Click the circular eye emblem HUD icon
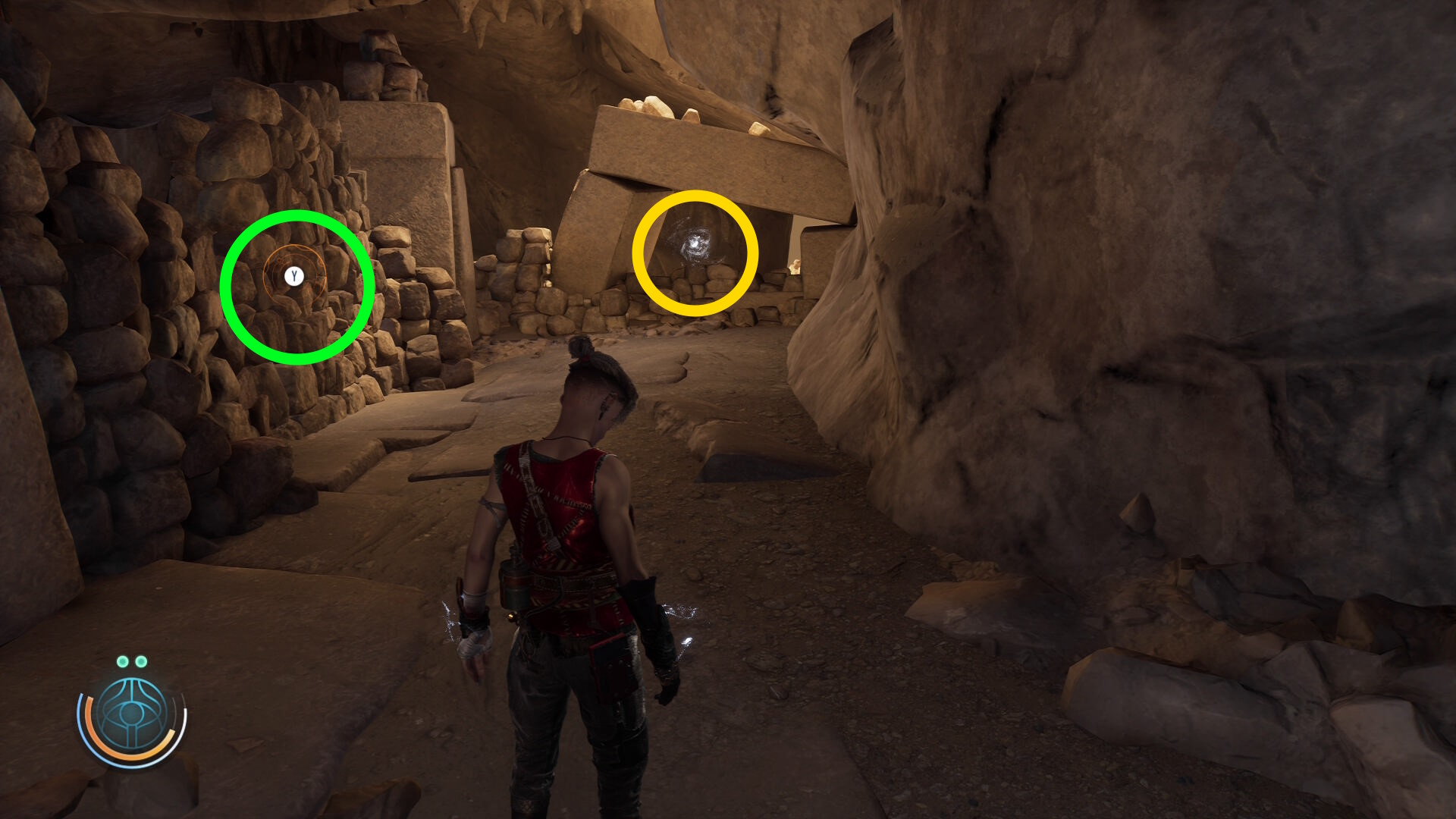This screenshot has height=819, width=1456. (x=132, y=715)
